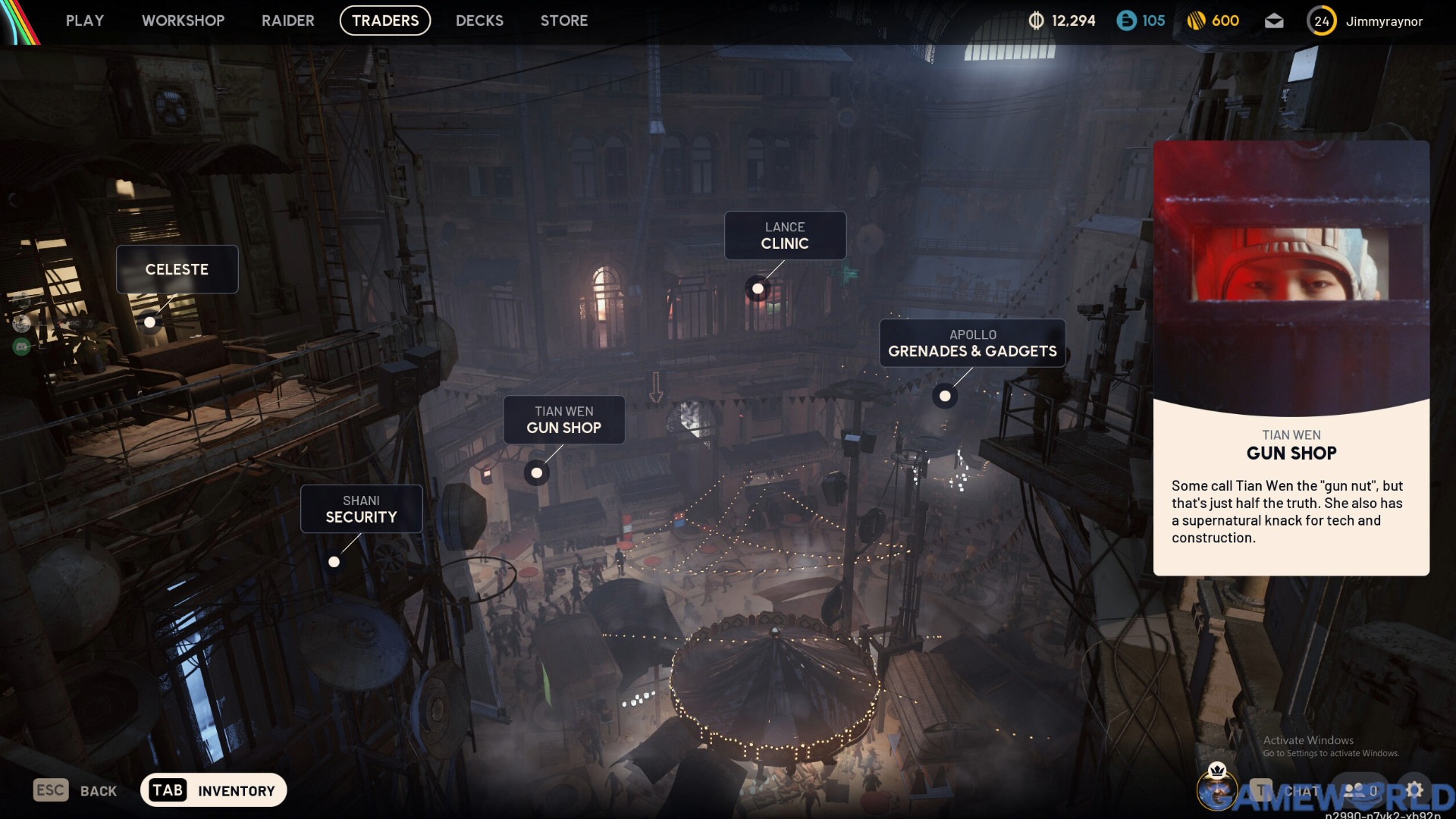The width and height of the screenshot is (1456, 819).
Task: Go to the Raider tab
Action: coord(287,20)
